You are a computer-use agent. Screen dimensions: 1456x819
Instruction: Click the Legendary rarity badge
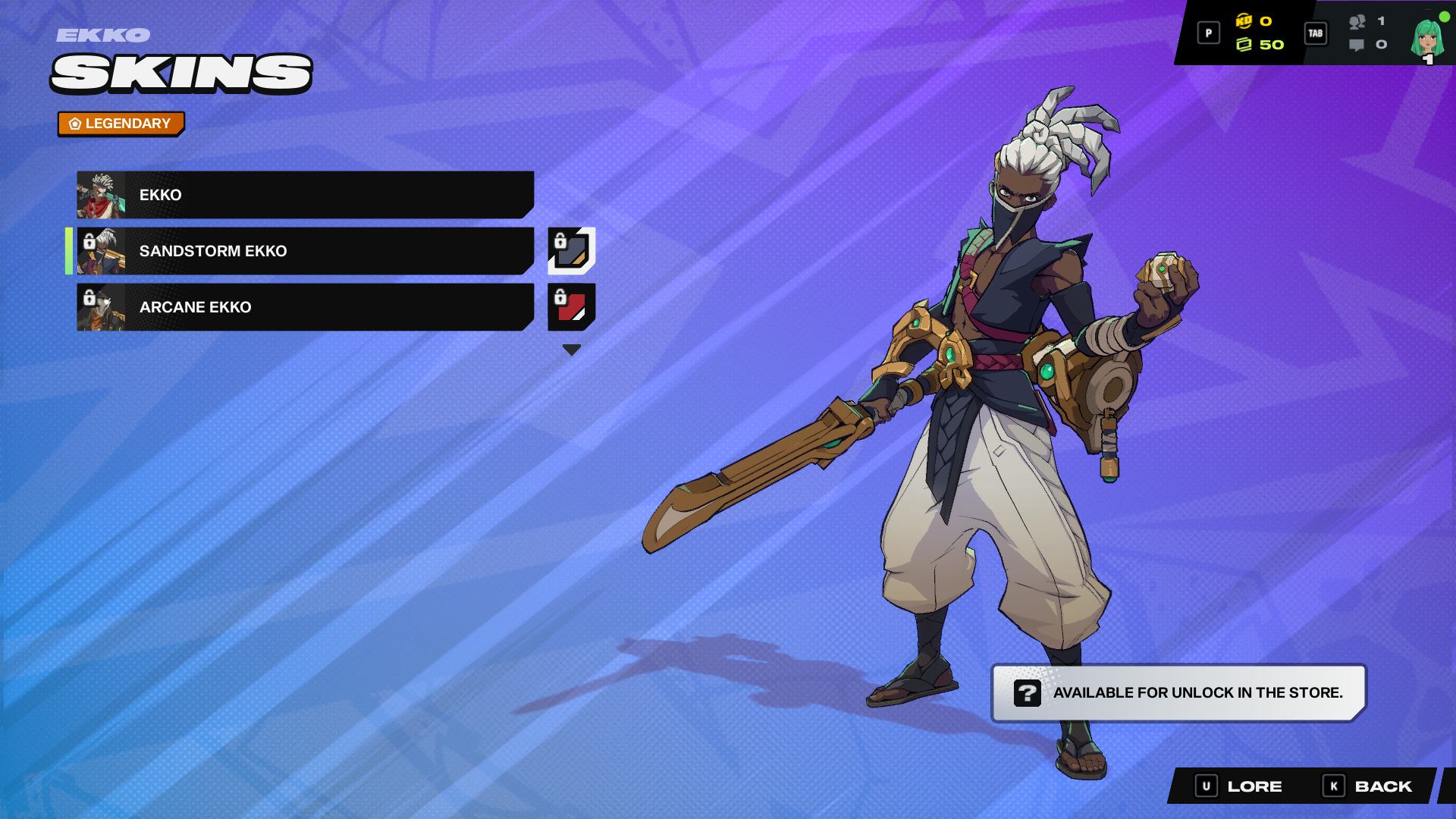(x=121, y=122)
